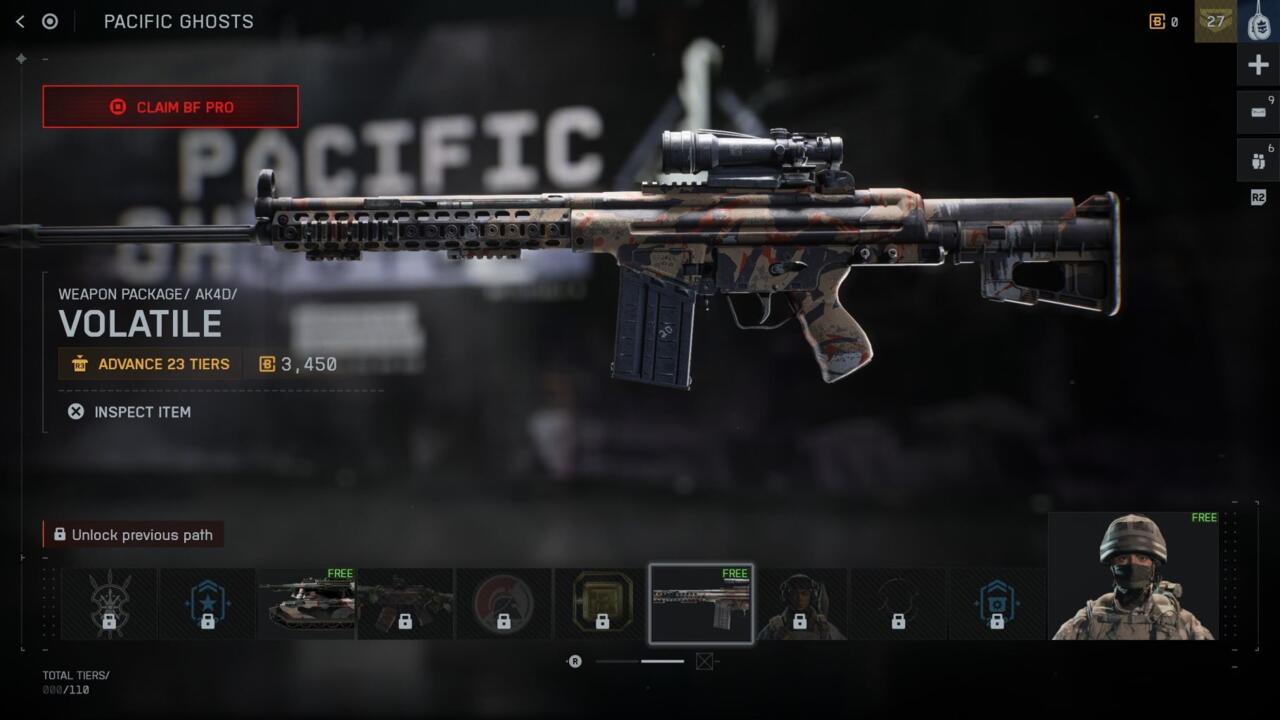
Task: Click the plus button in the side panel
Action: pos(1258,66)
